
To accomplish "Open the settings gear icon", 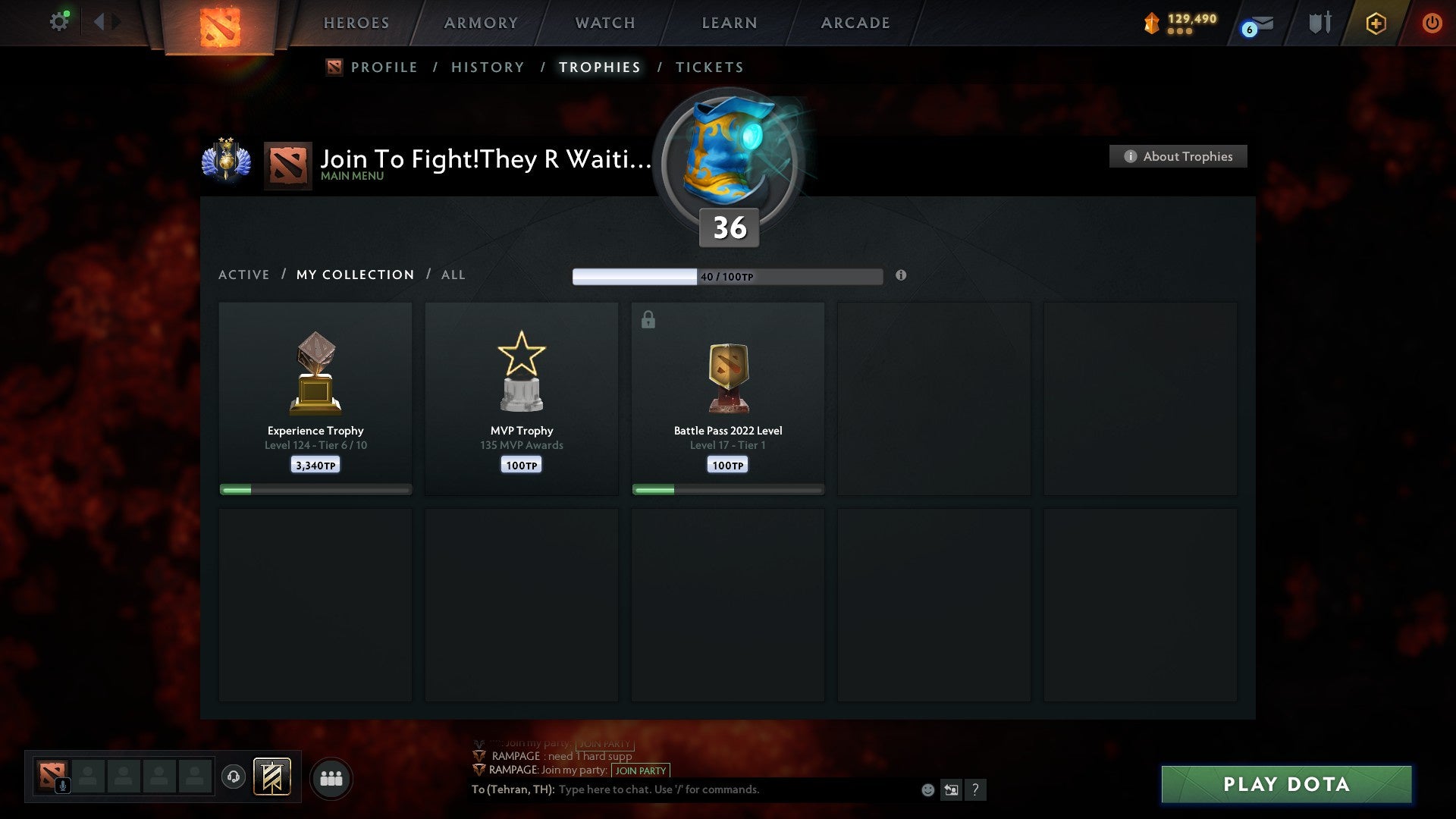I will [x=59, y=20].
